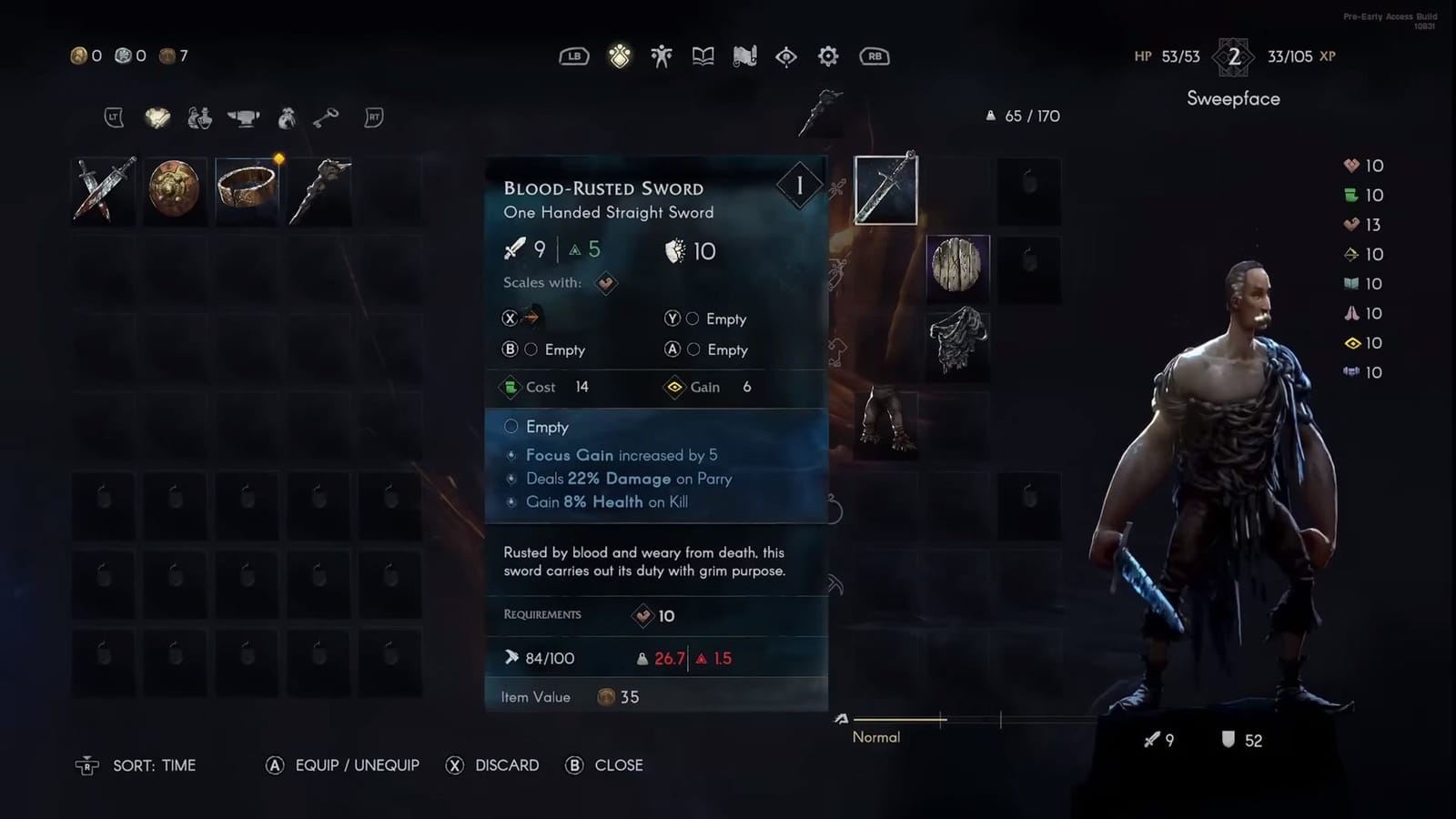The height and width of the screenshot is (819, 1456).
Task: Select the empty Y gem socket
Action: click(x=694, y=318)
